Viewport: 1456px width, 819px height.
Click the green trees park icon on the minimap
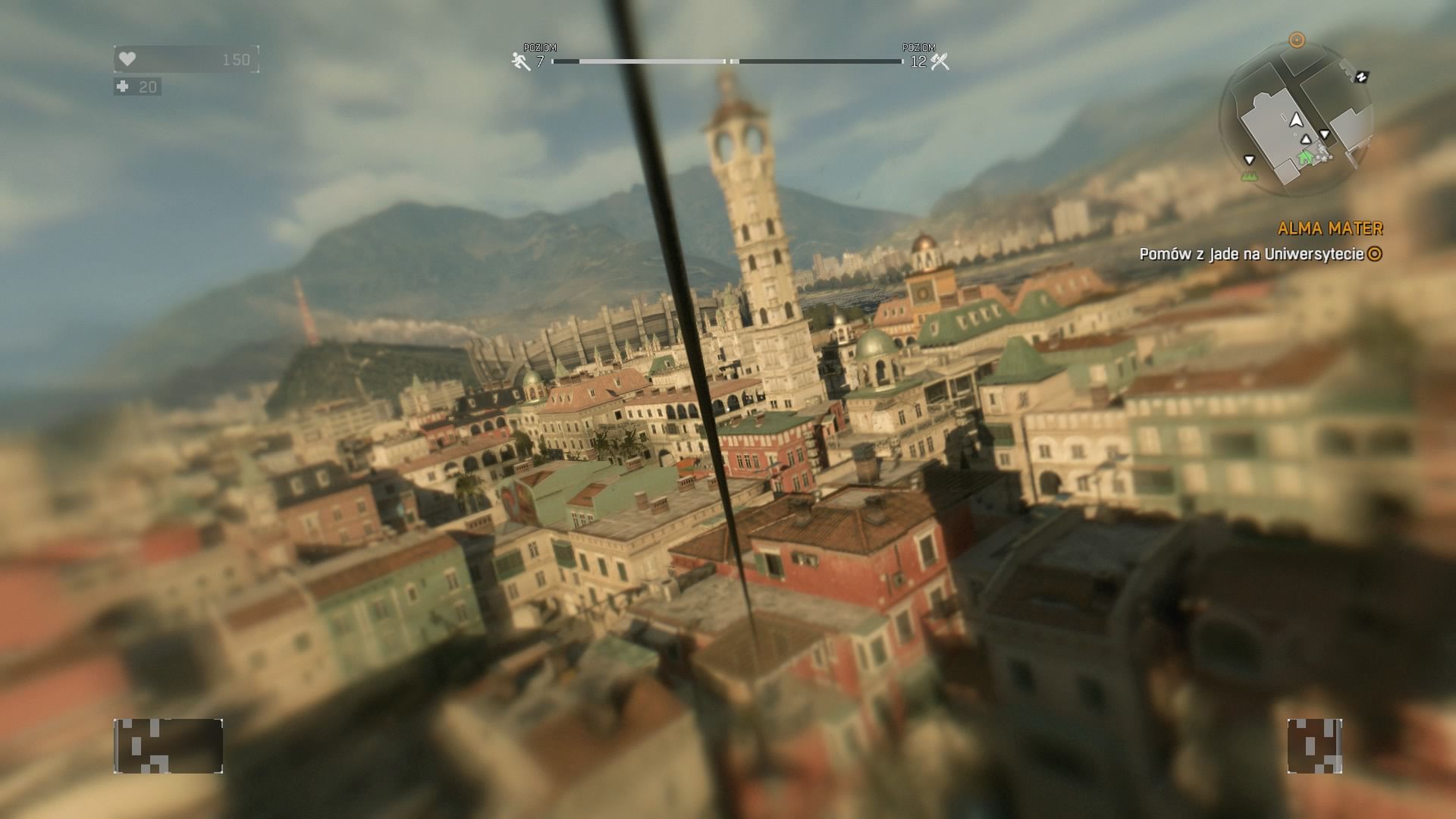tap(1250, 175)
